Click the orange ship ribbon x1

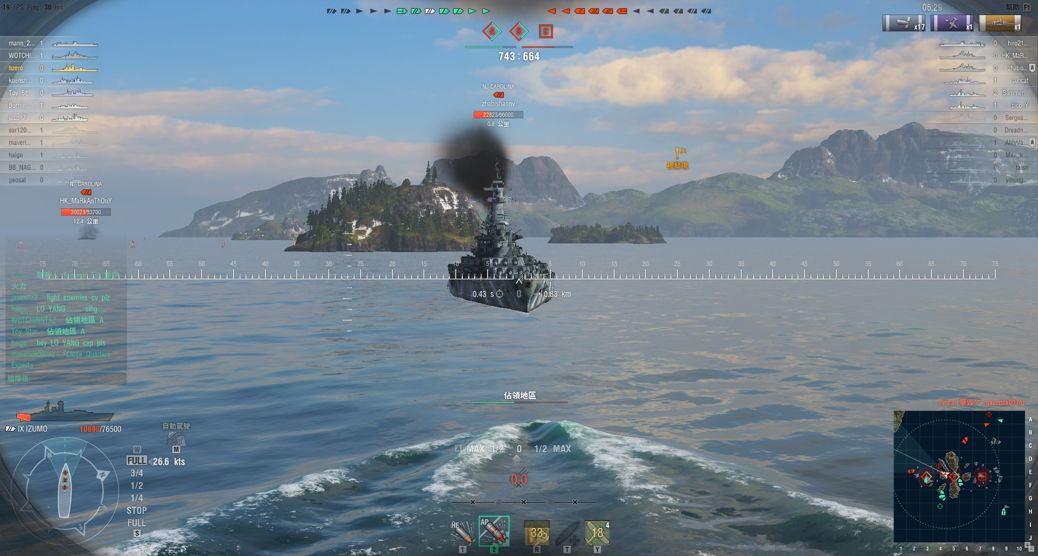(1000, 23)
